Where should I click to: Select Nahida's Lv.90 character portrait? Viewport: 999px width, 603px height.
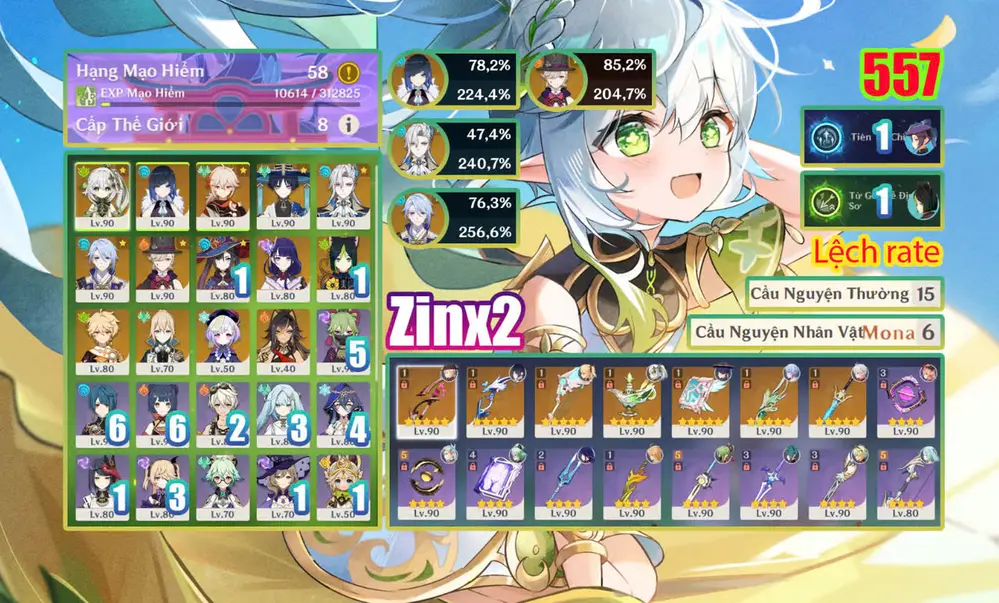click(x=102, y=193)
